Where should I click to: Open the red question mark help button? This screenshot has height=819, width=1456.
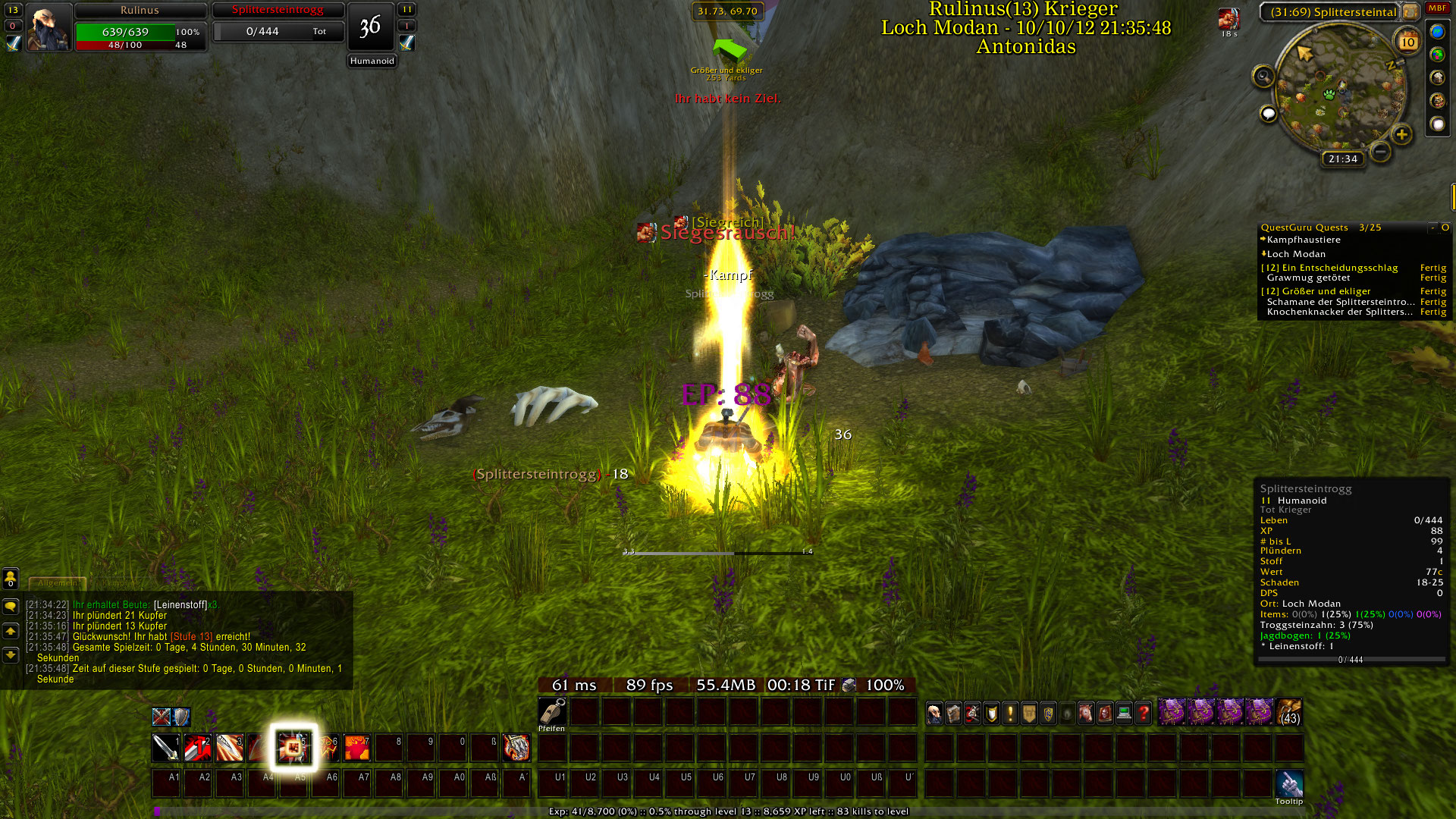click(1143, 714)
